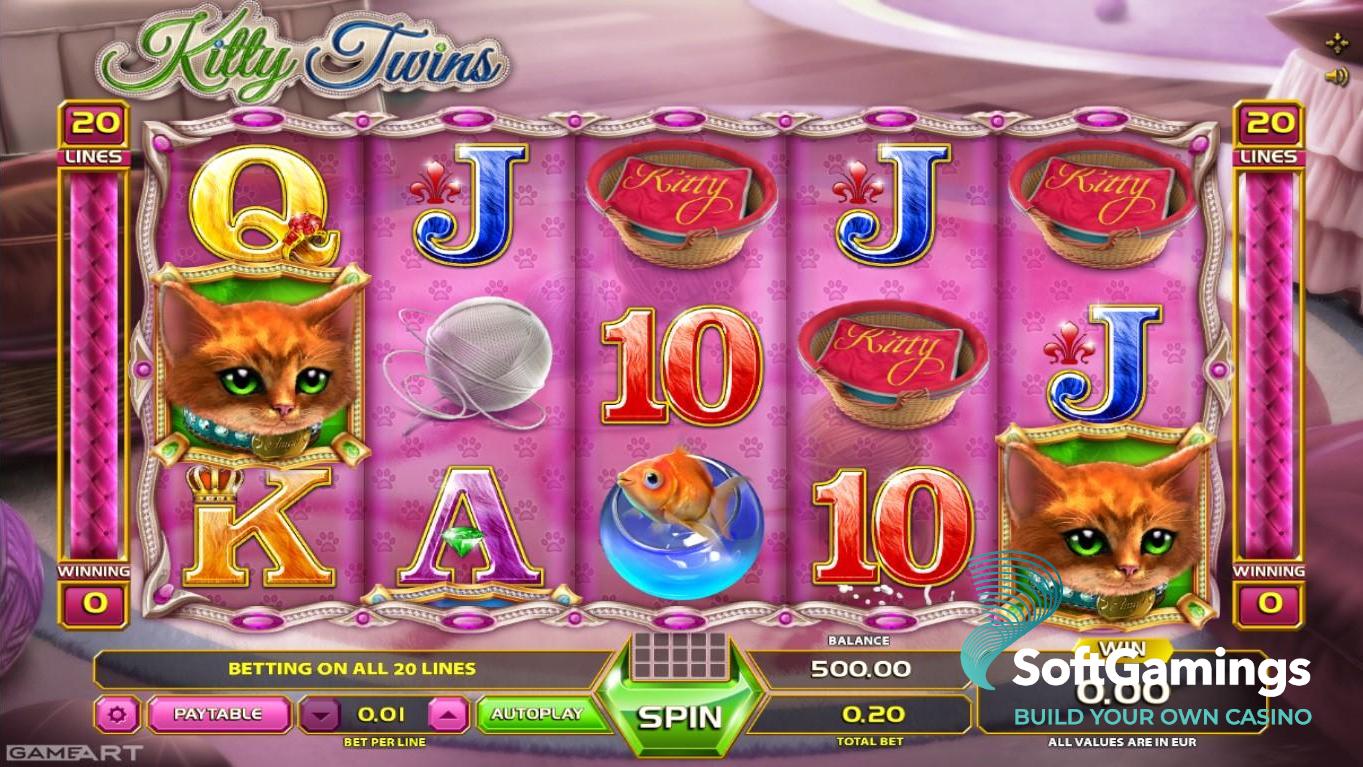Viewport: 1363px width, 767px height.
Task: Toggle fullscreen with the four-arrow icon
Action: point(1336,43)
